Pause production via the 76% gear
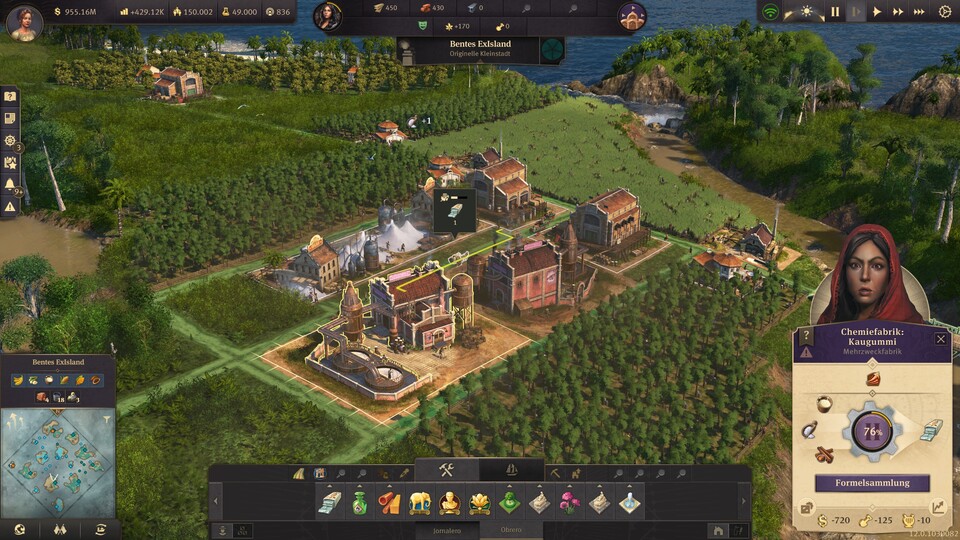The width and height of the screenshot is (960, 540). [872, 432]
